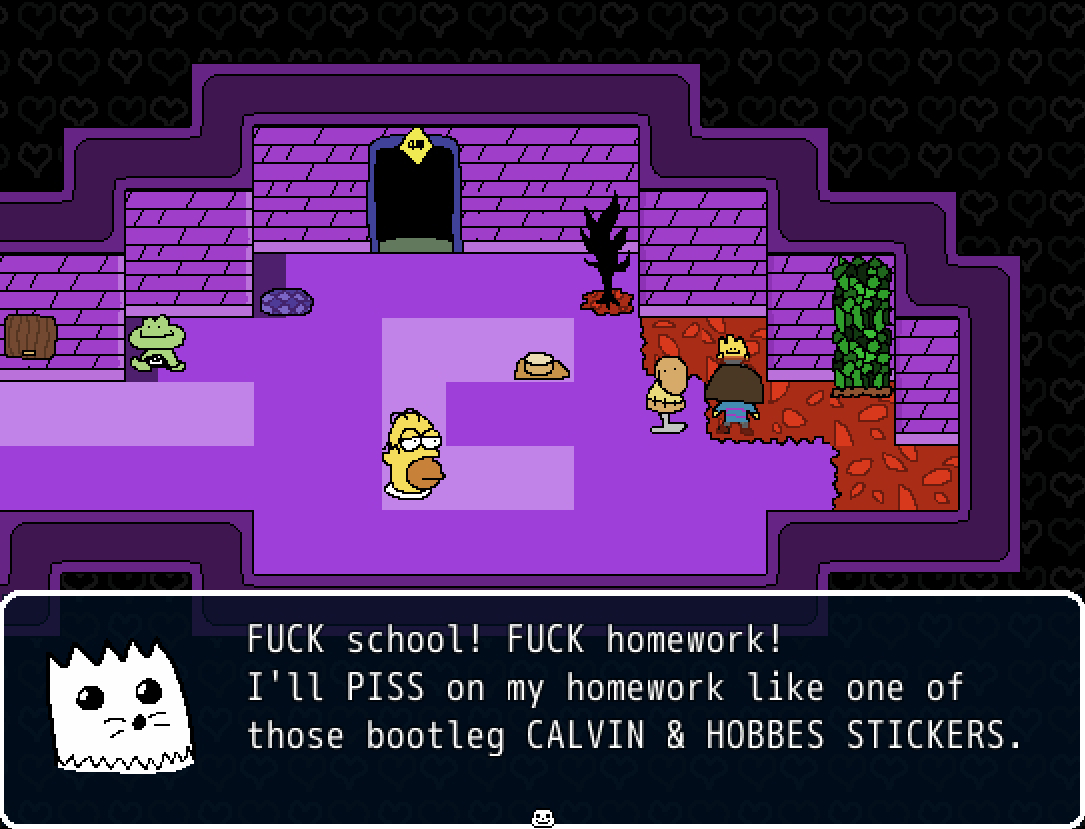The height and width of the screenshot is (829, 1085).
Task: Advance the FUCK school dialogue text box
Action: 634,688
